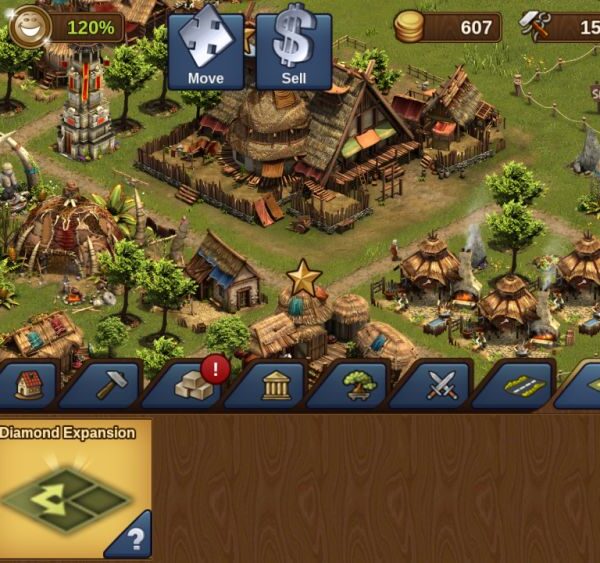The height and width of the screenshot is (563, 600).
Task: Activate the Move building tool
Action: click(205, 48)
